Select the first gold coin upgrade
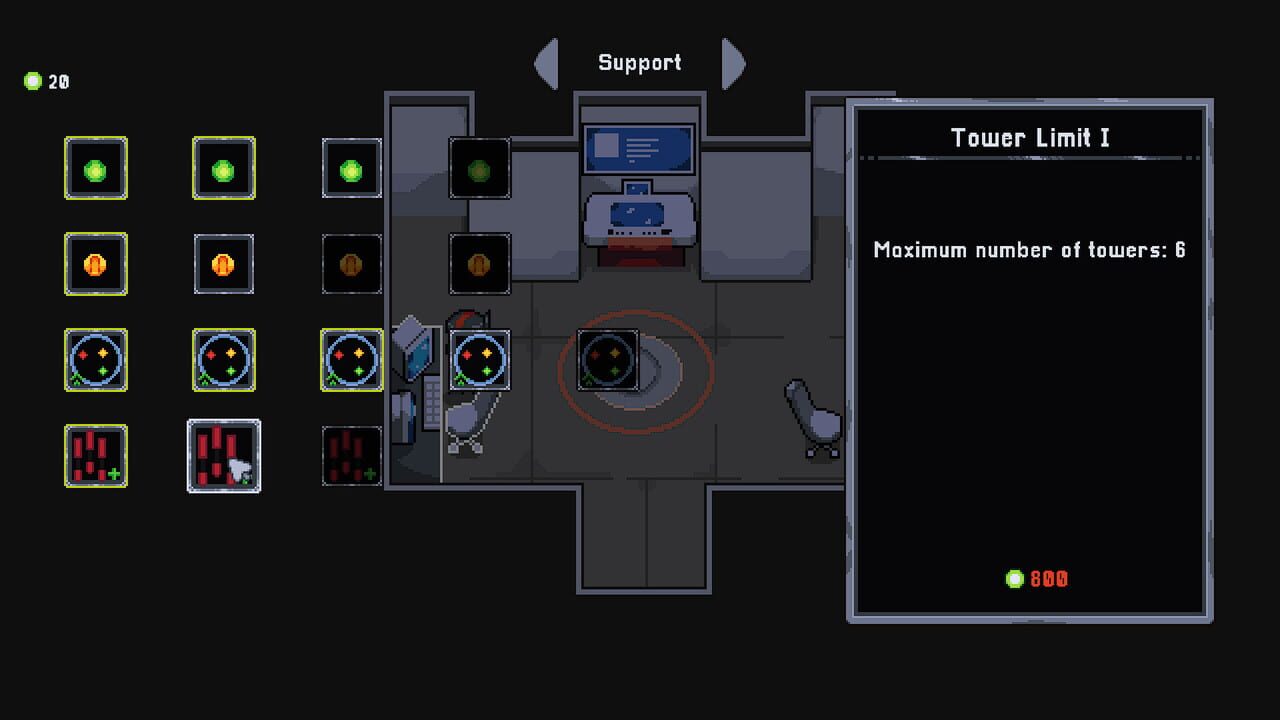The width and height of the screenshot is (1280, 720). 96,263
